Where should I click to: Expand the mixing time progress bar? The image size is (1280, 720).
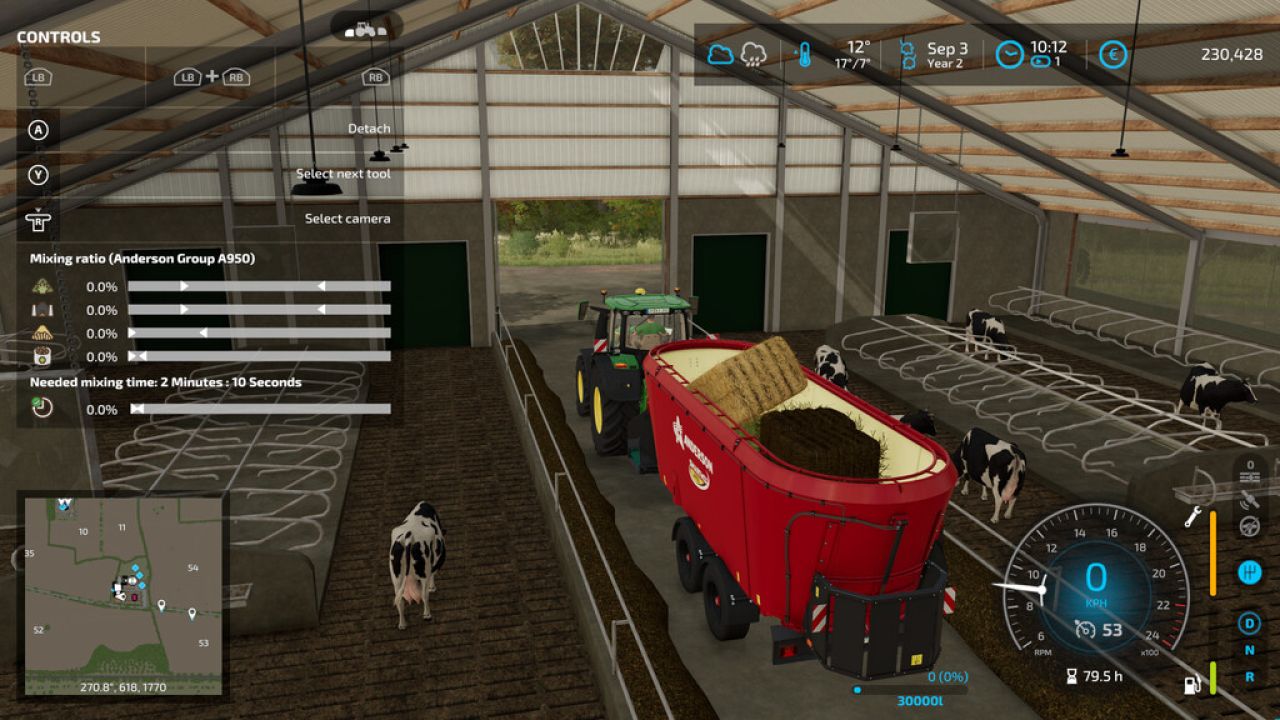(260, 408)
